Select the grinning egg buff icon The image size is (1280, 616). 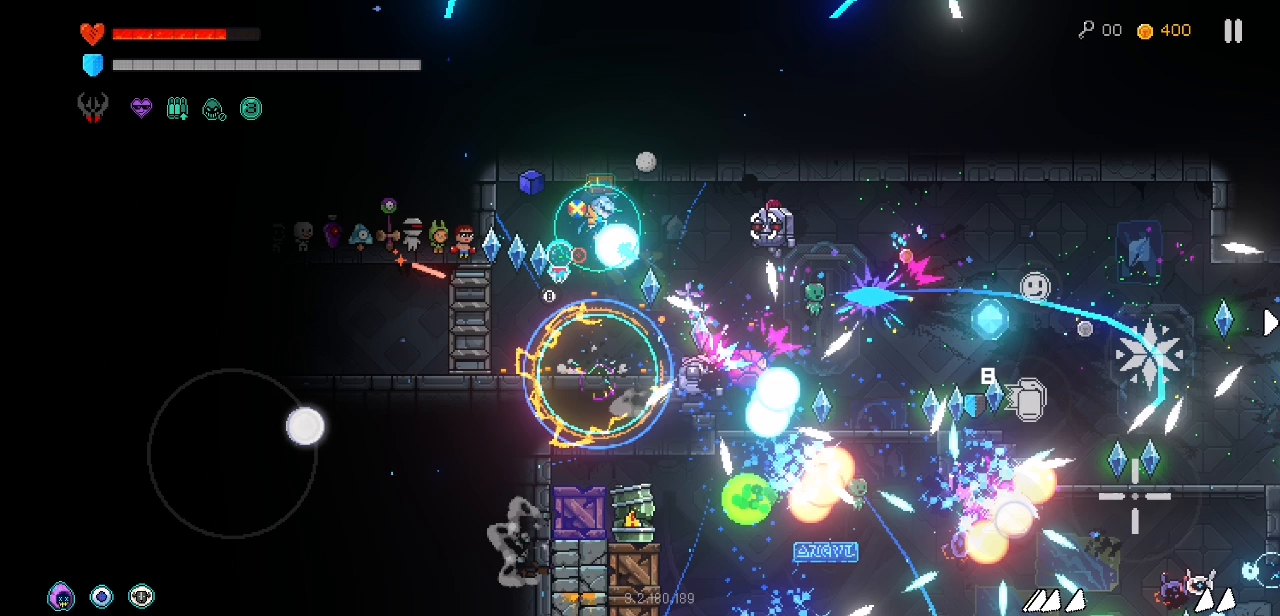[x=213, y=108]
